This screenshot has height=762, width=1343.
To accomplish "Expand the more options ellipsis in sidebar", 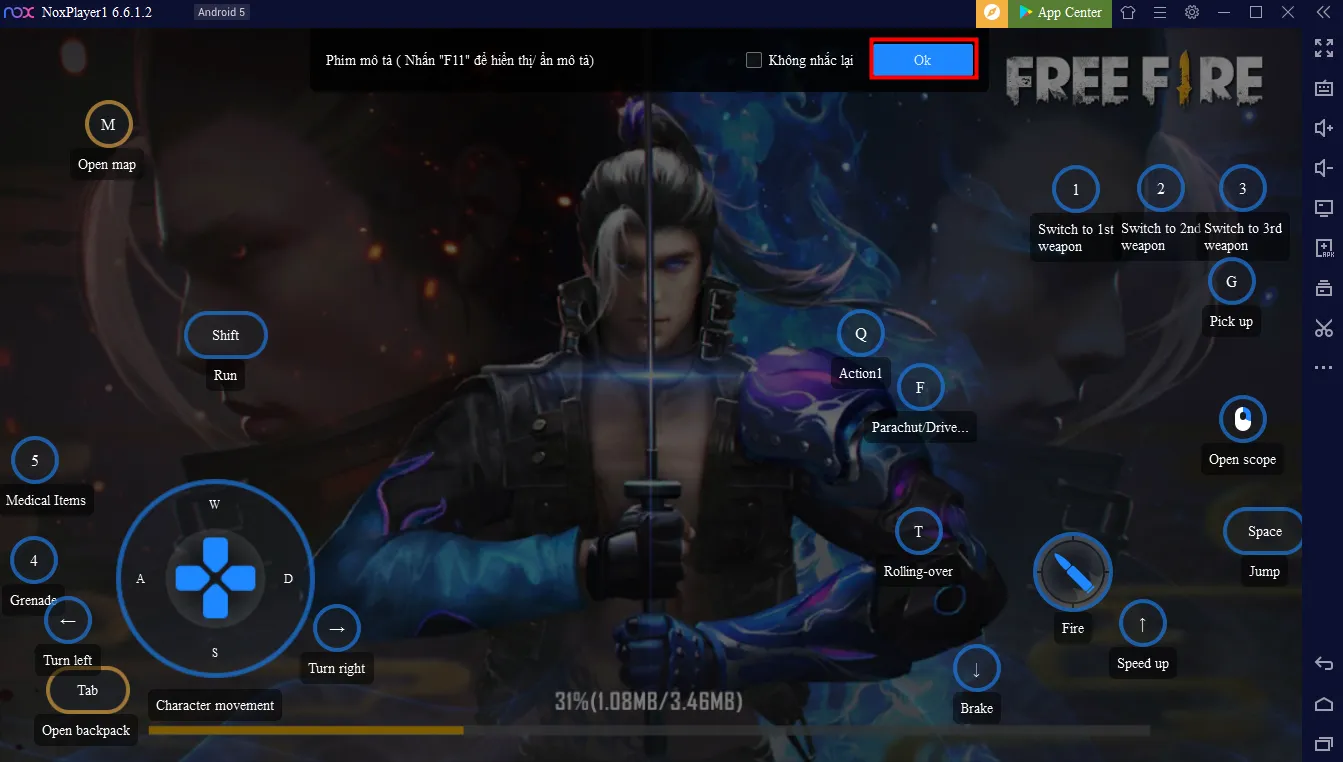I will [x=1323, y=367].
